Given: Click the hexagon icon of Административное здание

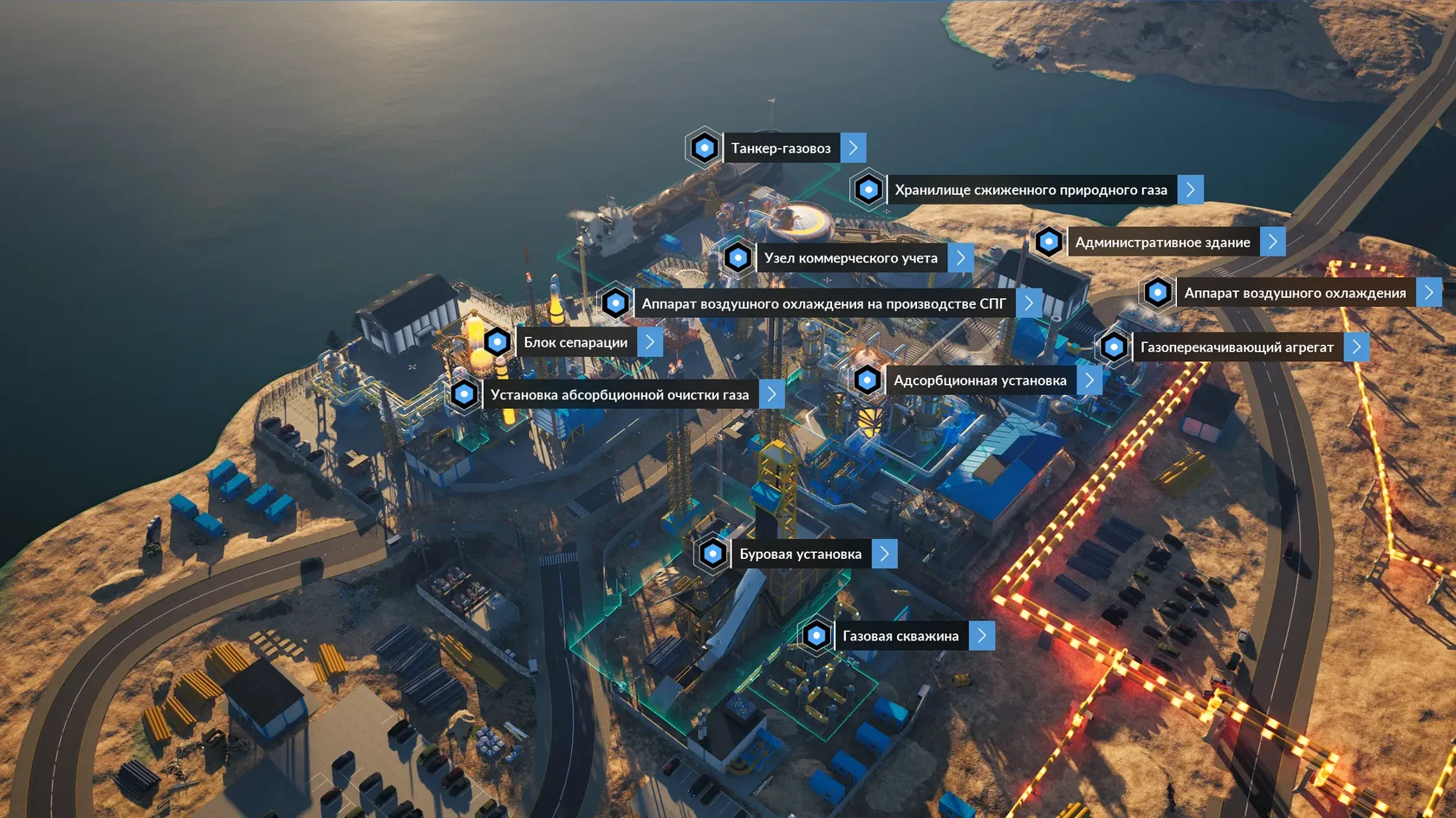Looking at the screenshot, I should (1049, 242).
